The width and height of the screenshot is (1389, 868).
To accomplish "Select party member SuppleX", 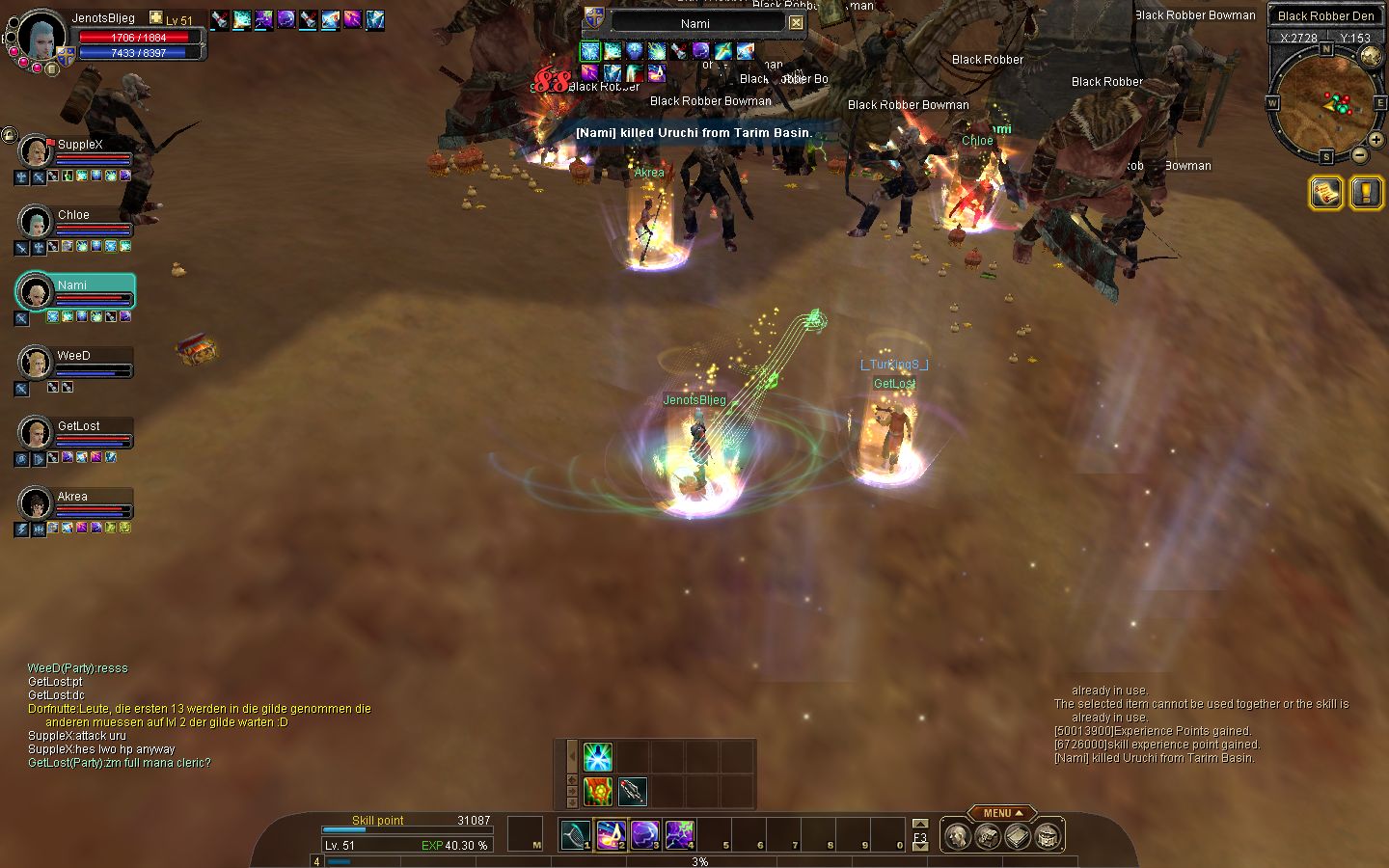I will [79, 146].
